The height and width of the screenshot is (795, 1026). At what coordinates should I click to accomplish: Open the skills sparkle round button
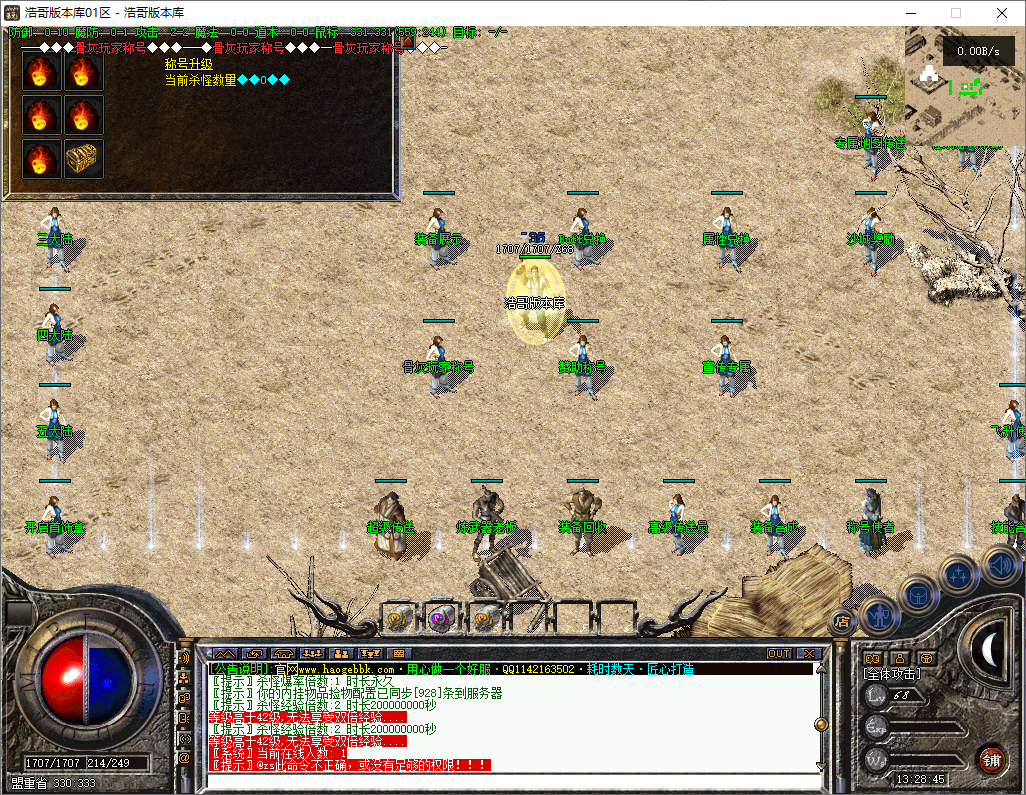[958, 574]
